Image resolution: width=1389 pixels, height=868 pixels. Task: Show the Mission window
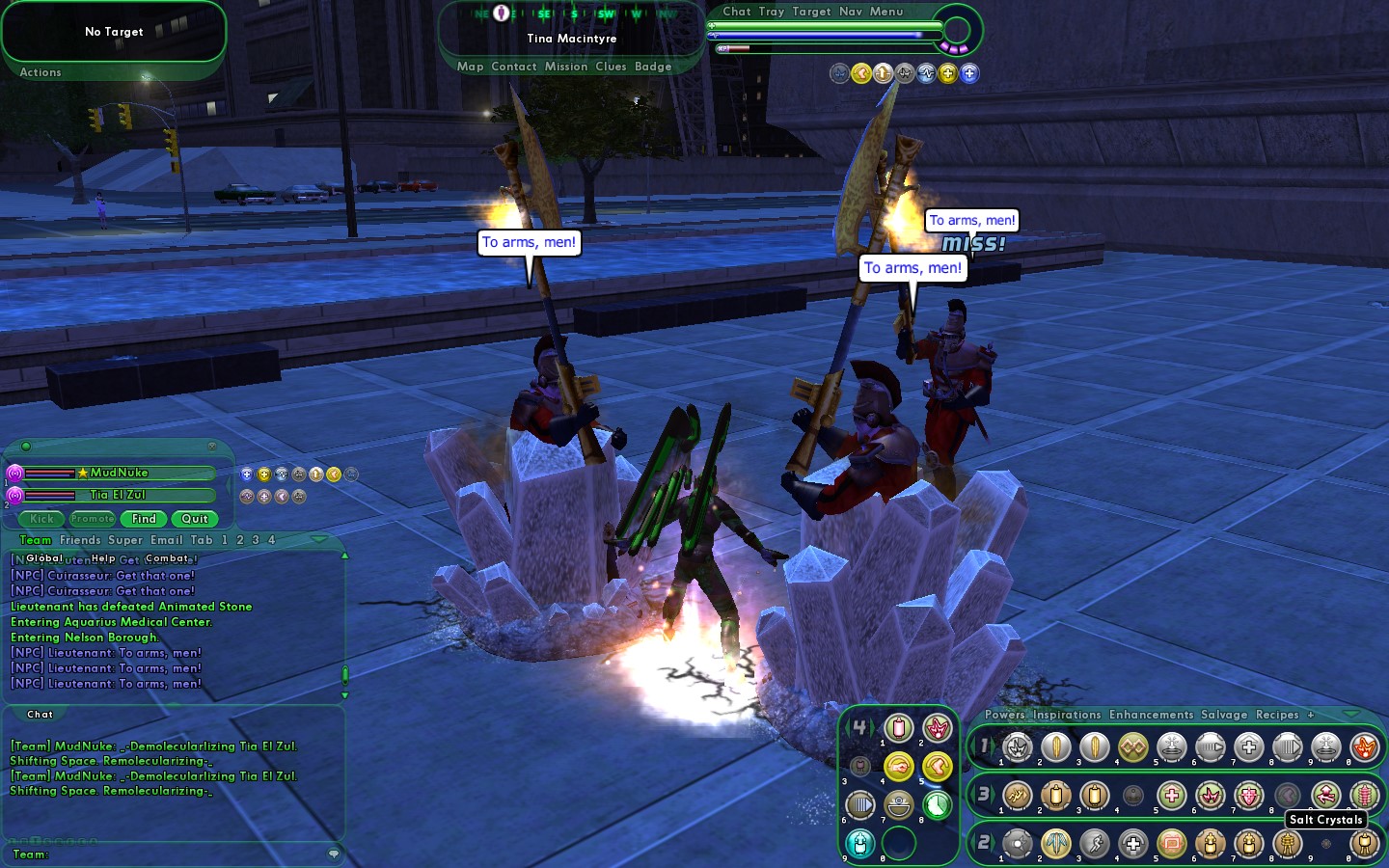tap(565, 67)
